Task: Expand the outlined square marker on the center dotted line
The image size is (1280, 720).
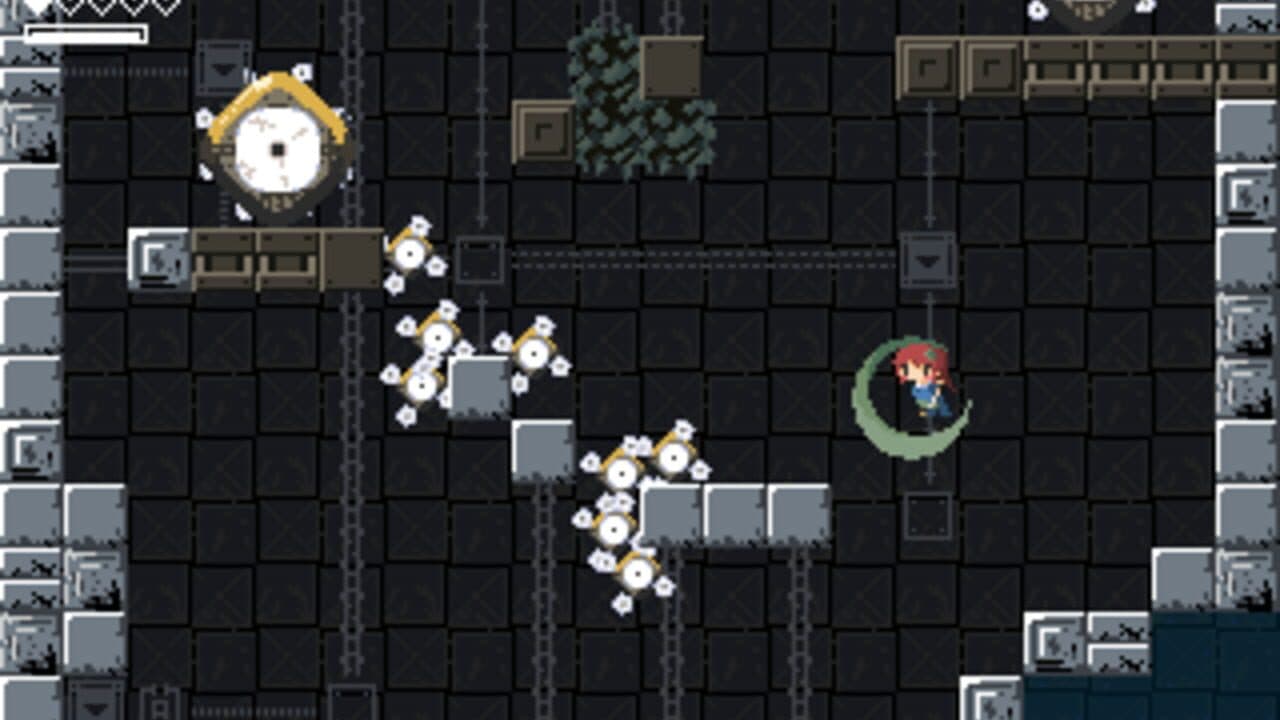Action: [x=481, y=258]
